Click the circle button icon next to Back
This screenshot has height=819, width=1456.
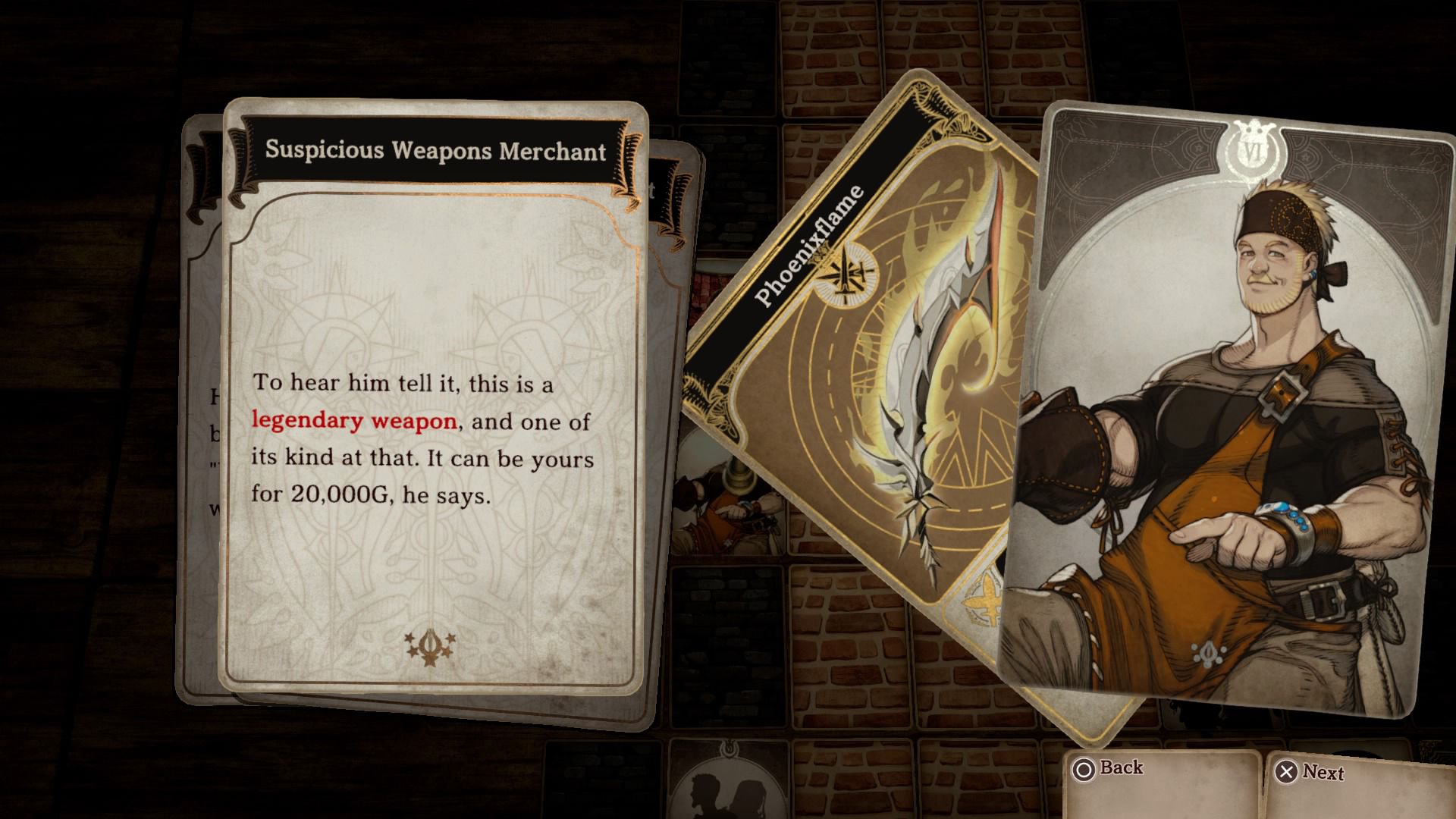1086,768
